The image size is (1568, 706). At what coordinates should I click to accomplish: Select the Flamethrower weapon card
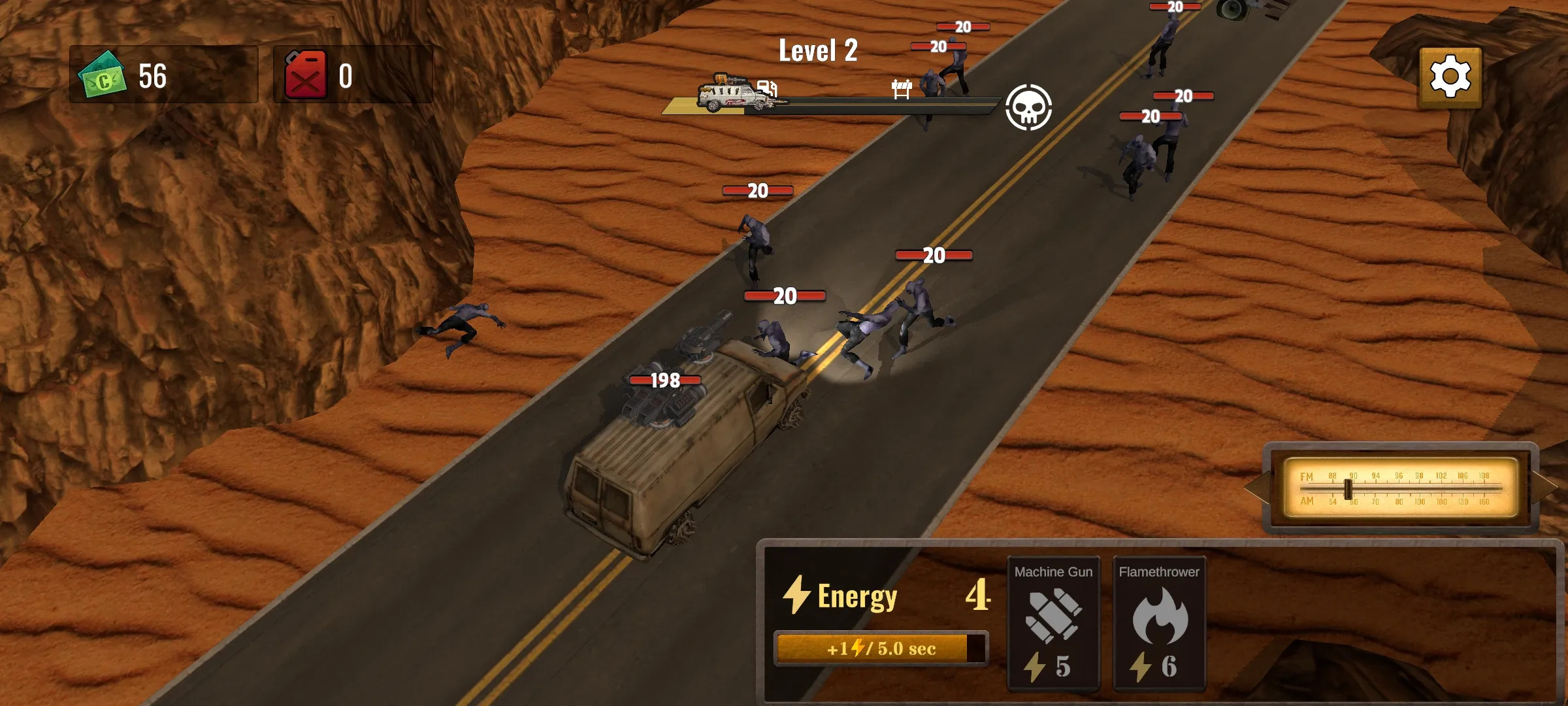tap(1159, 622)
